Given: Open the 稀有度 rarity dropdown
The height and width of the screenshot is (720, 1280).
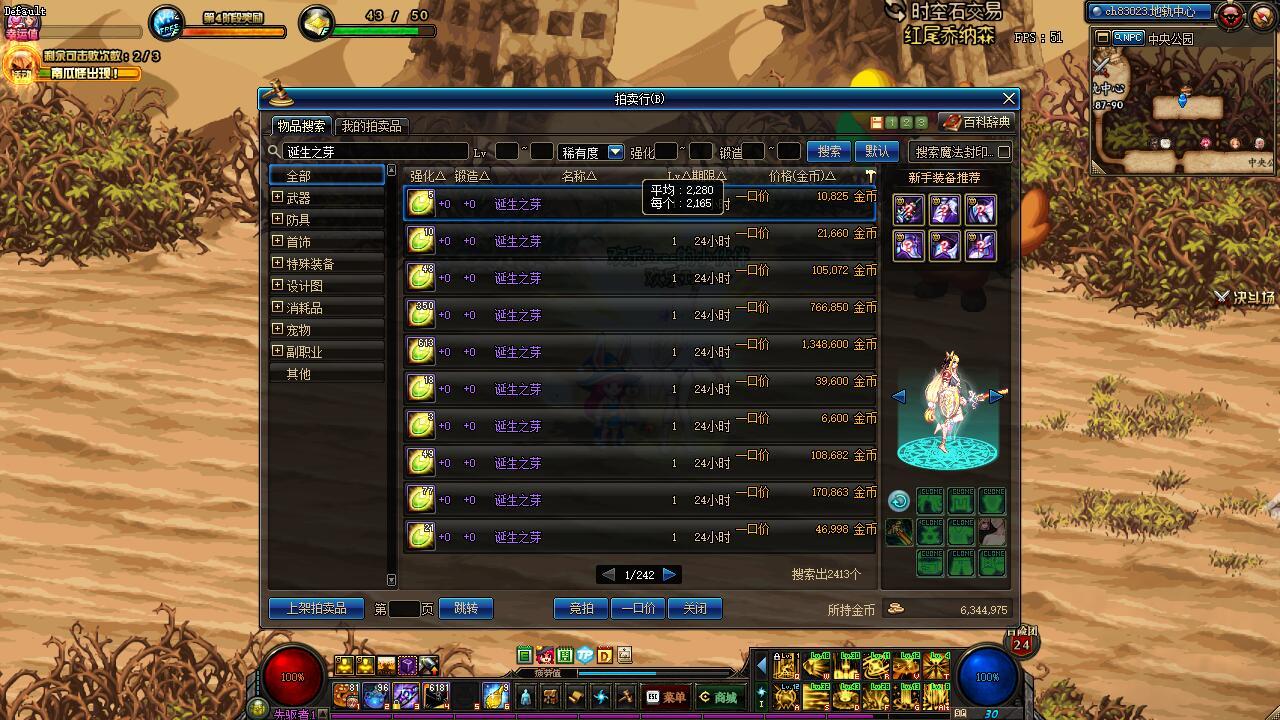Looking at the screenshot, I should click(615, 152).
